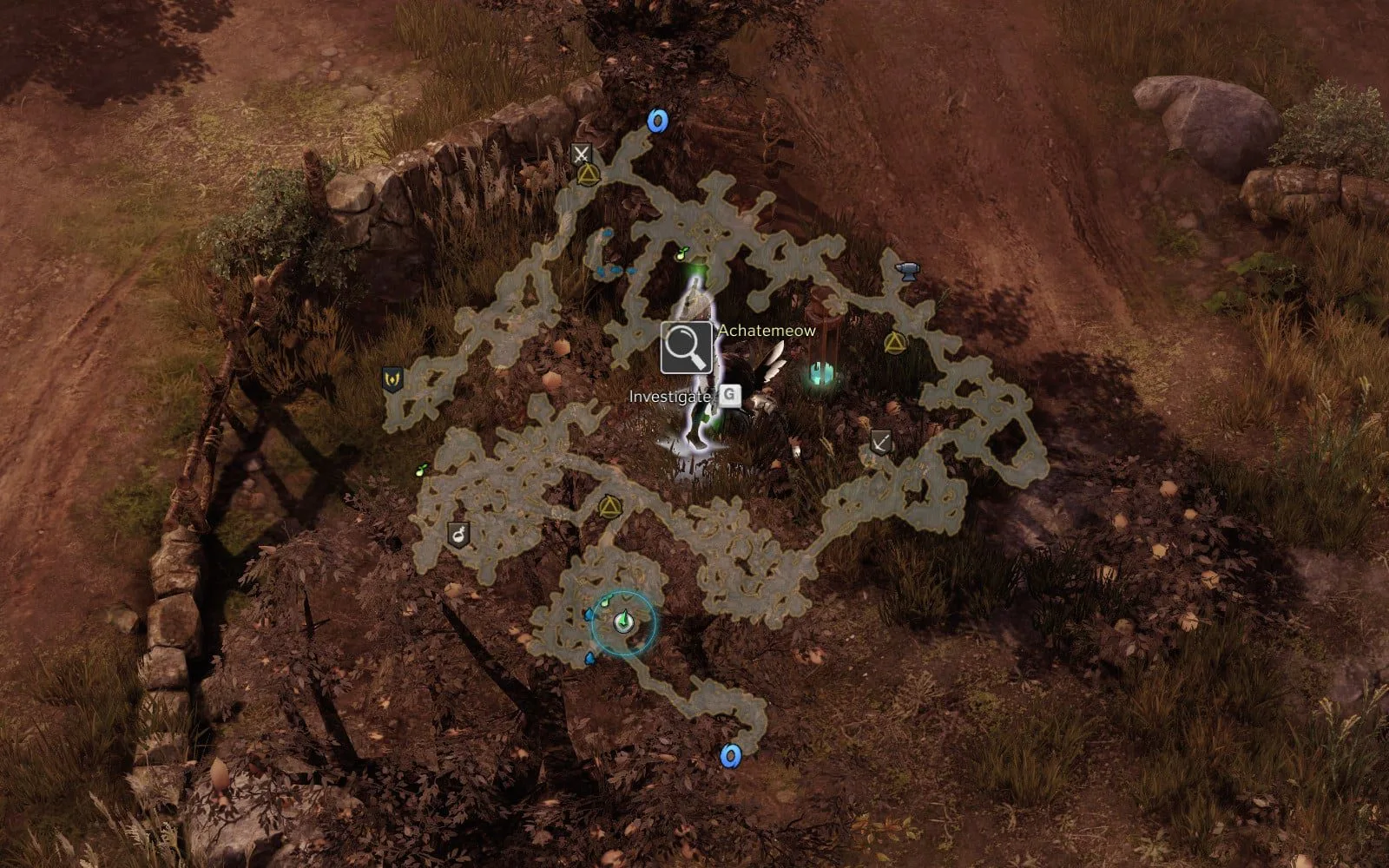Viewport: 1389px width, 868px height.
Task: Click the player arrow marker on the map
Action: tap(622, 621)
